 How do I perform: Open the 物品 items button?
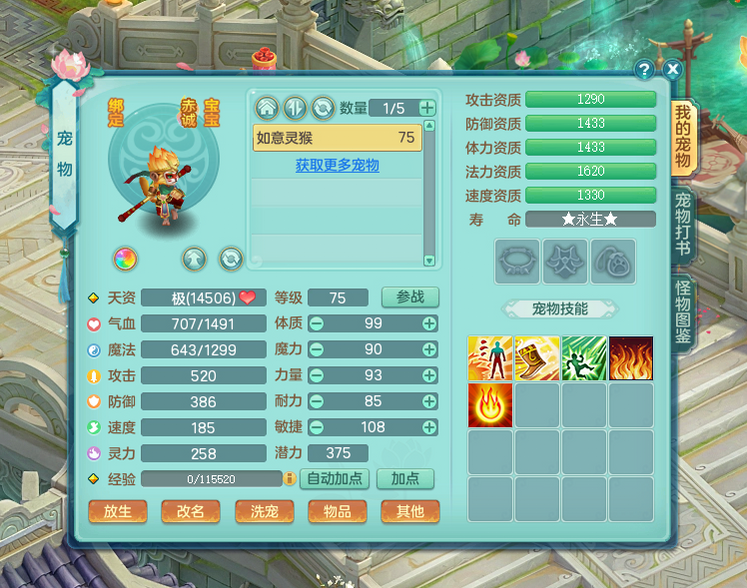pos(337,511)
